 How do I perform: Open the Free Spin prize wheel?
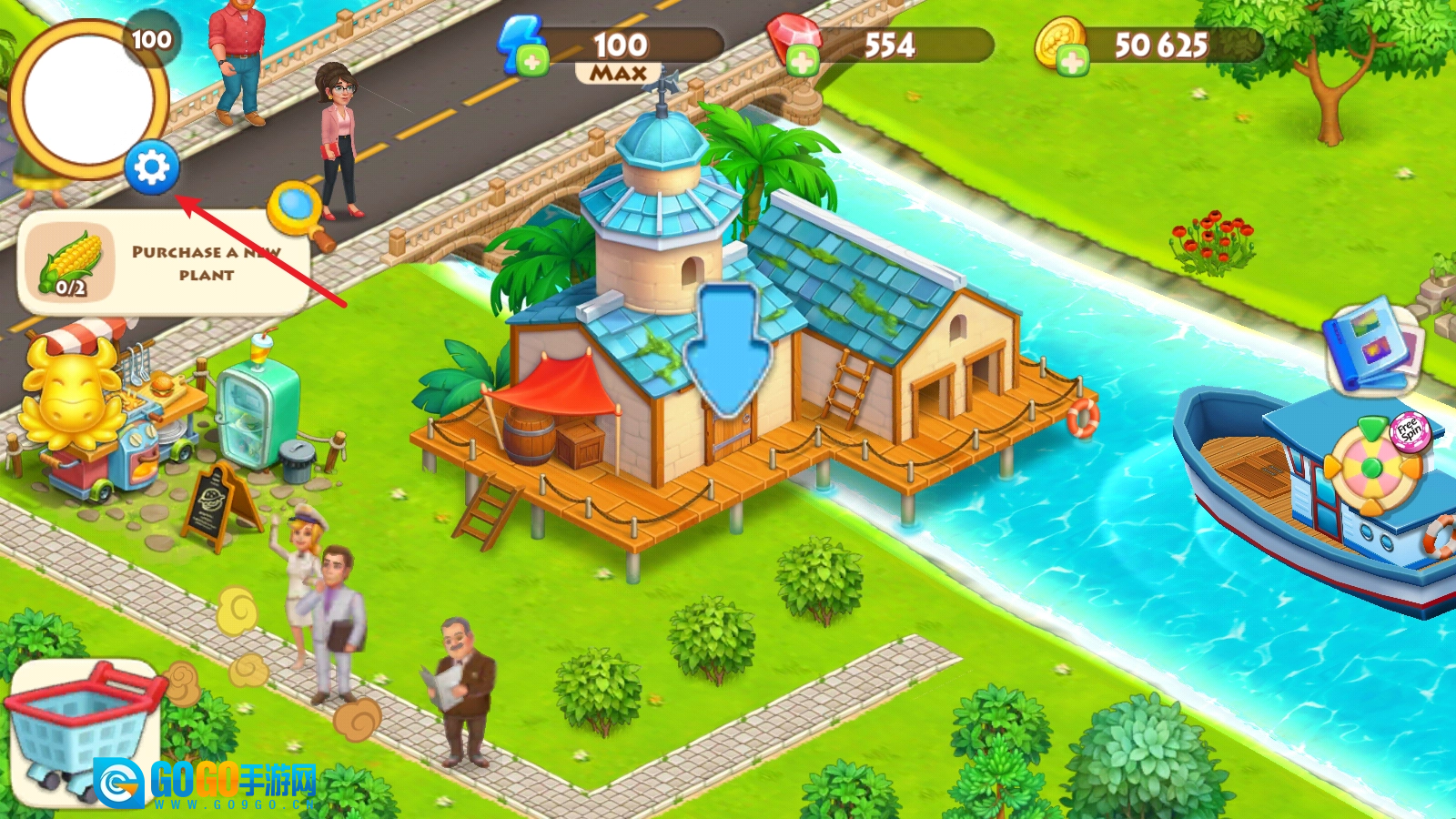click(1374, 466)
